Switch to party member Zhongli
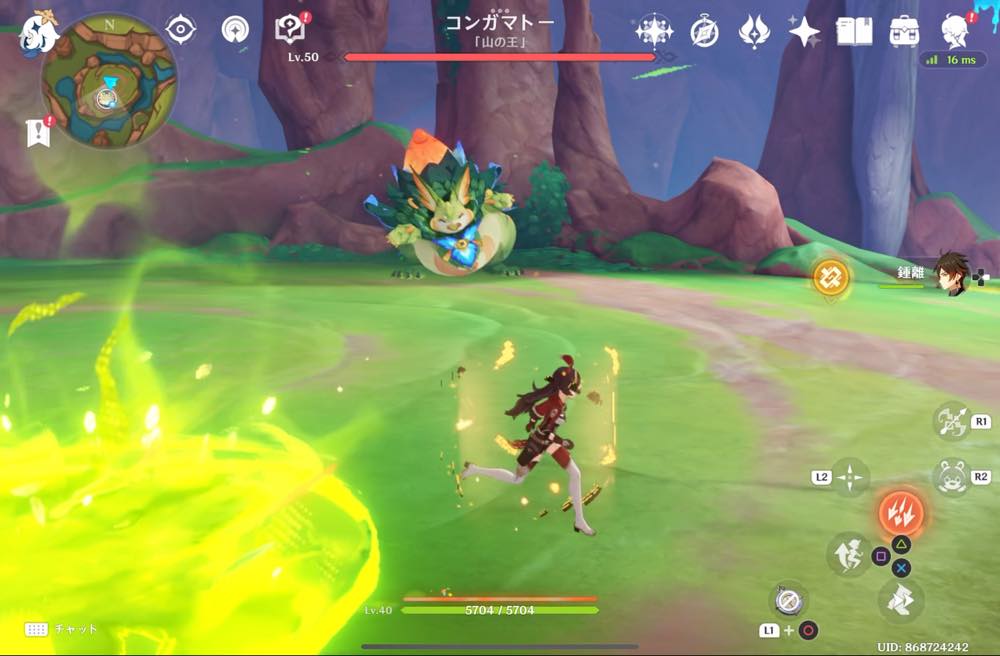This screenshot has height=656, width=1000. 952,273
